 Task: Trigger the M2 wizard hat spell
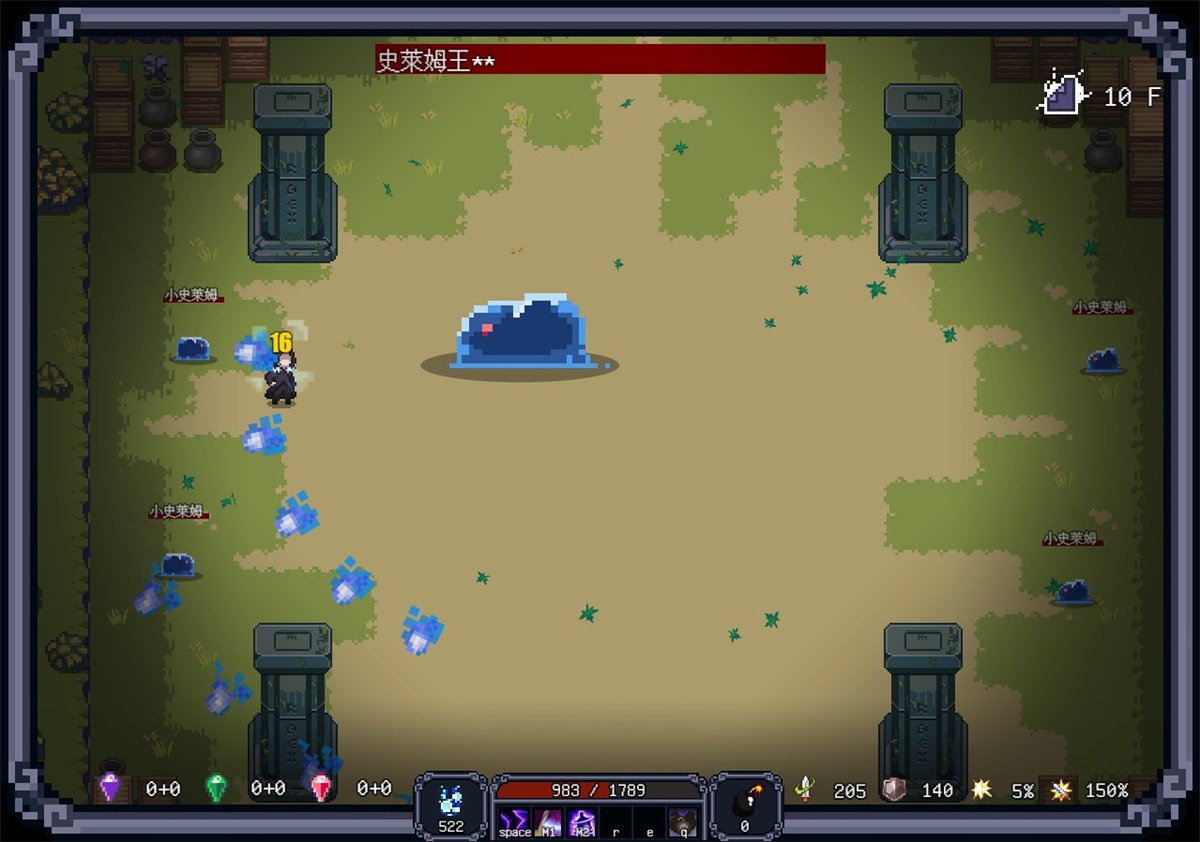point(582,821)
